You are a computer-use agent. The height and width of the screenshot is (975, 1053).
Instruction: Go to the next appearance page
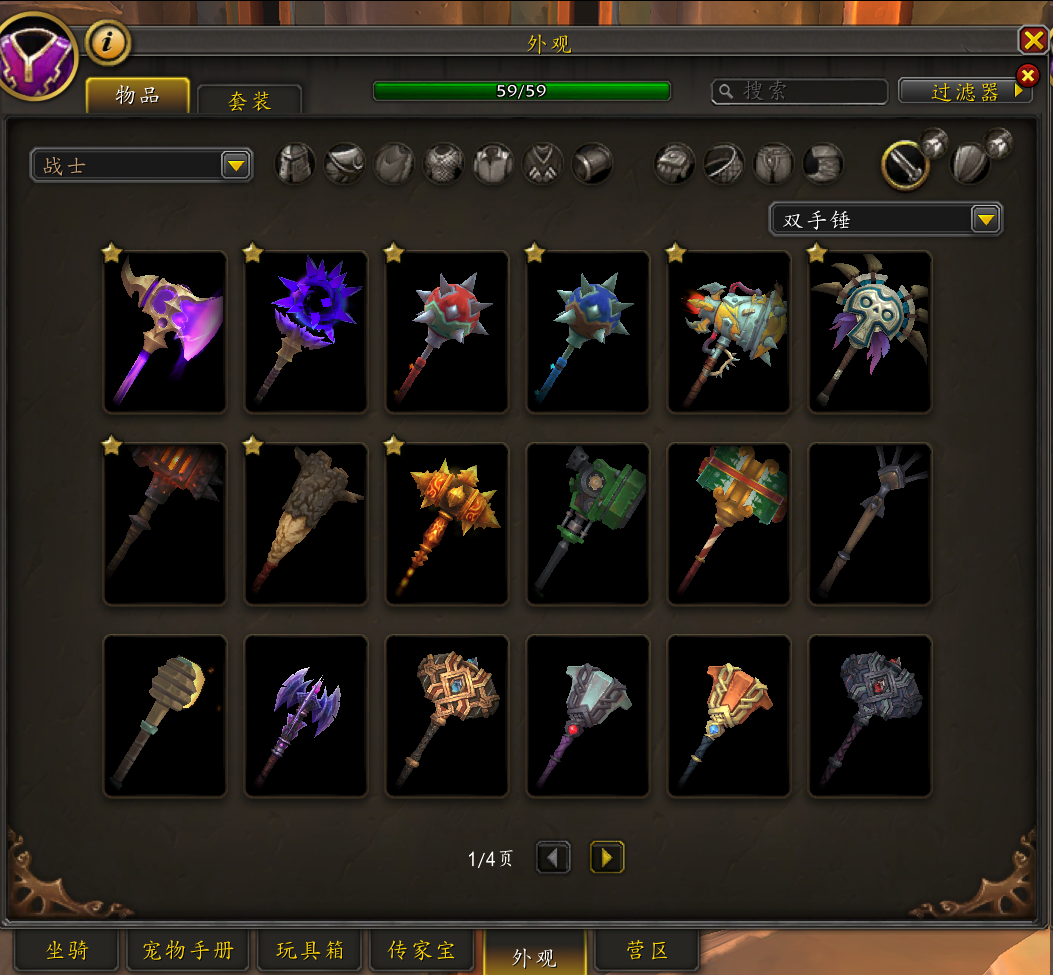[x=607, y=857]
